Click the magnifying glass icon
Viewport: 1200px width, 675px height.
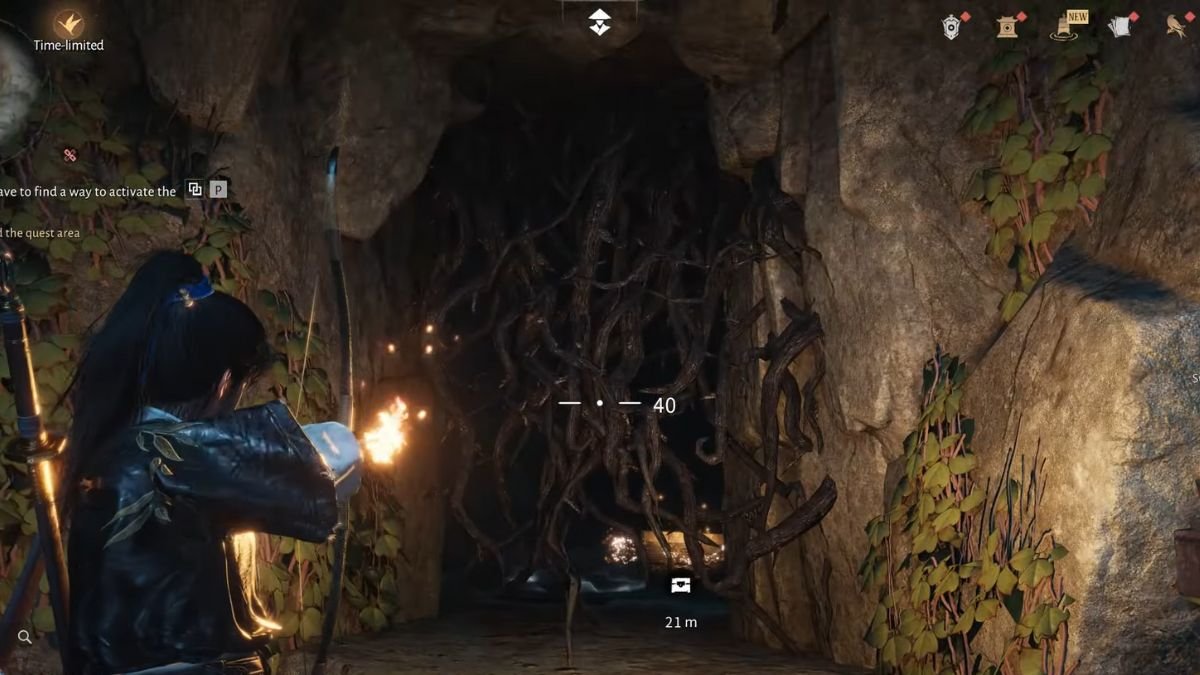coord(25,636)
